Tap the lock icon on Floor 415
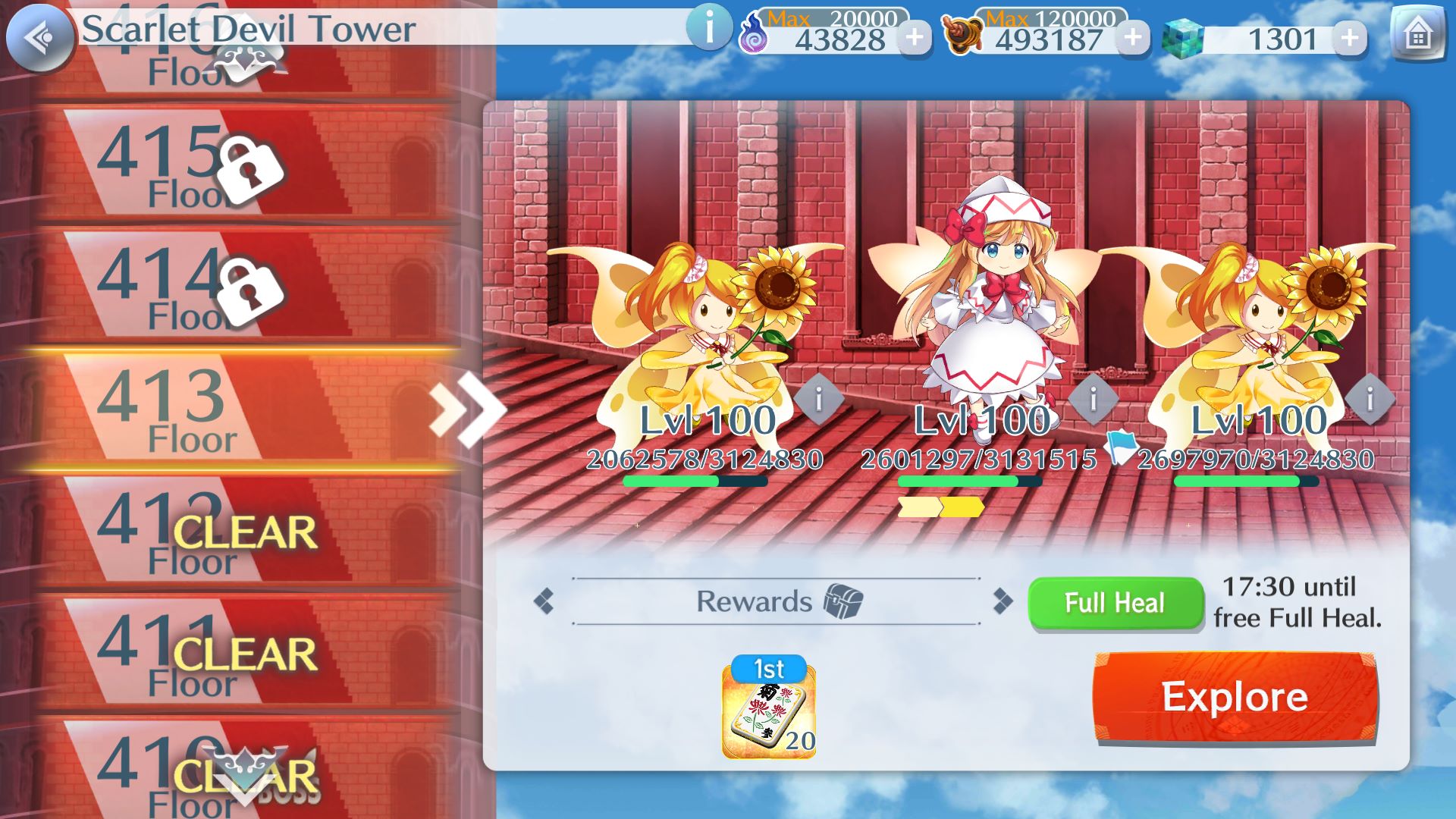This screenshot has width=1456, height=819. [253, 168]
